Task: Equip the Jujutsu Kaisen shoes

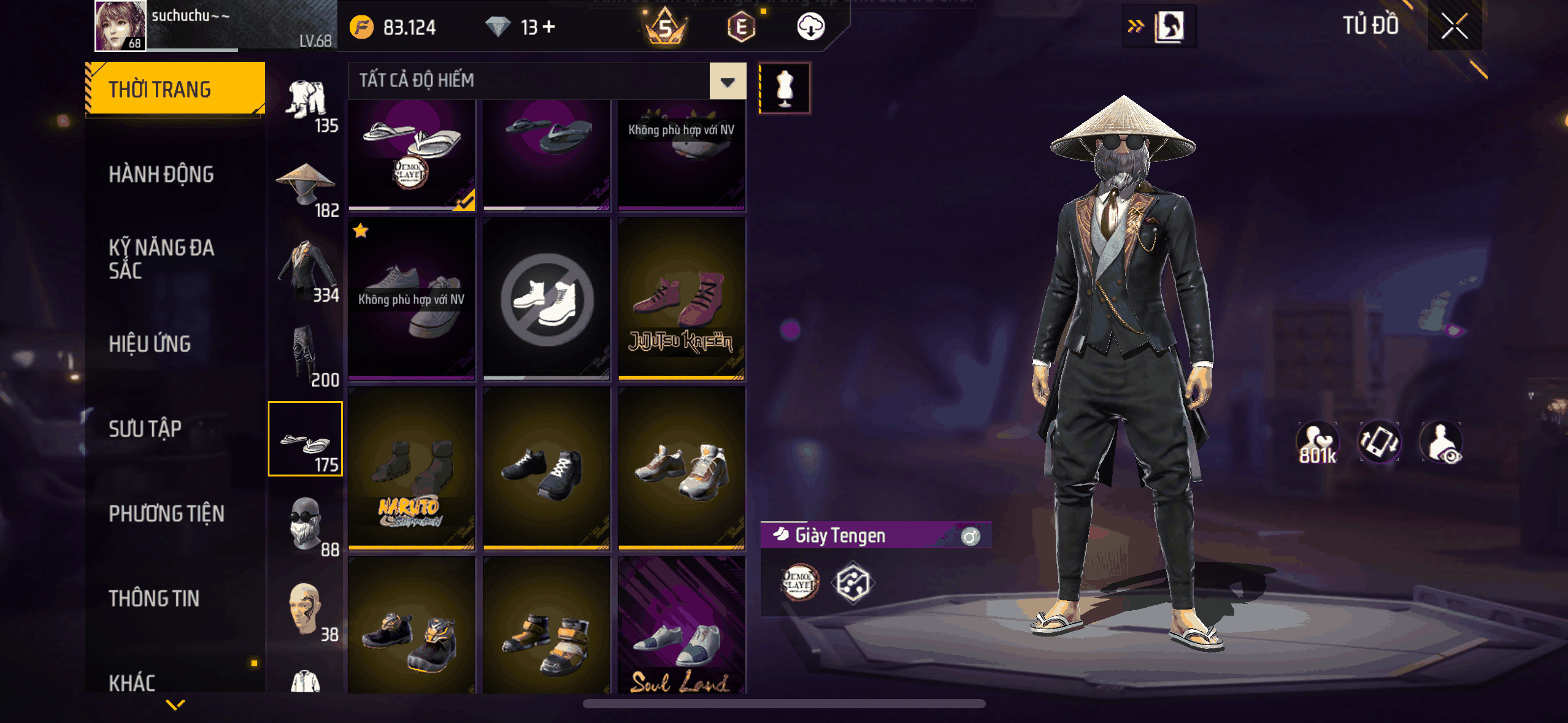Action: (x=681, y=299)
